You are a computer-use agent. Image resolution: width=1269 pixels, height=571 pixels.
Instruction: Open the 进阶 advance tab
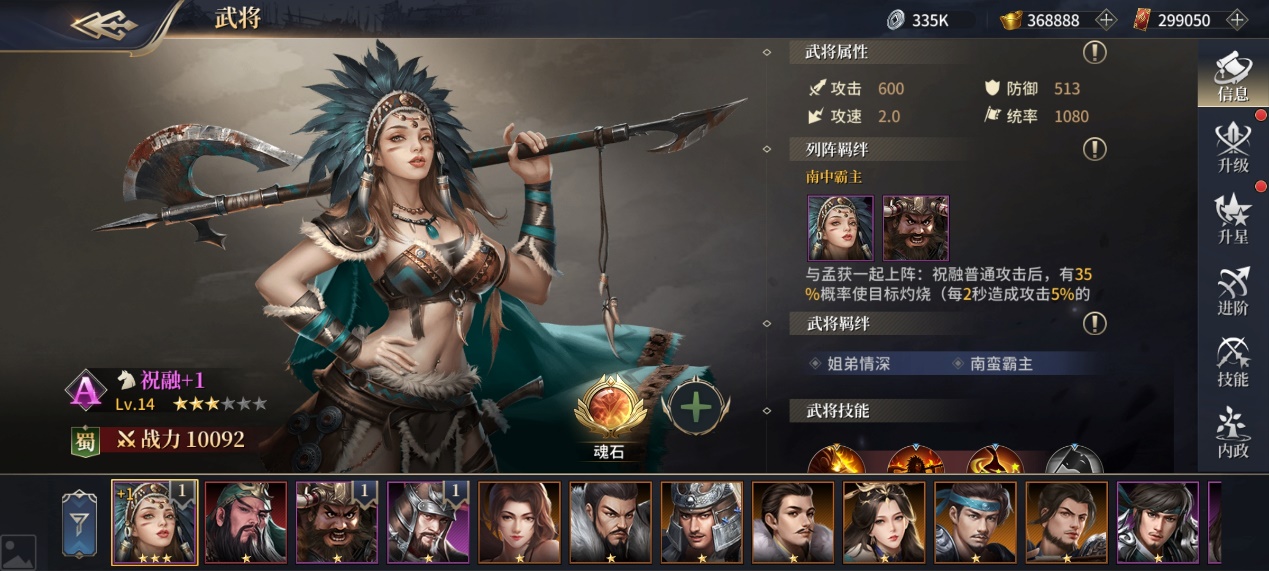pos(1232,290)
